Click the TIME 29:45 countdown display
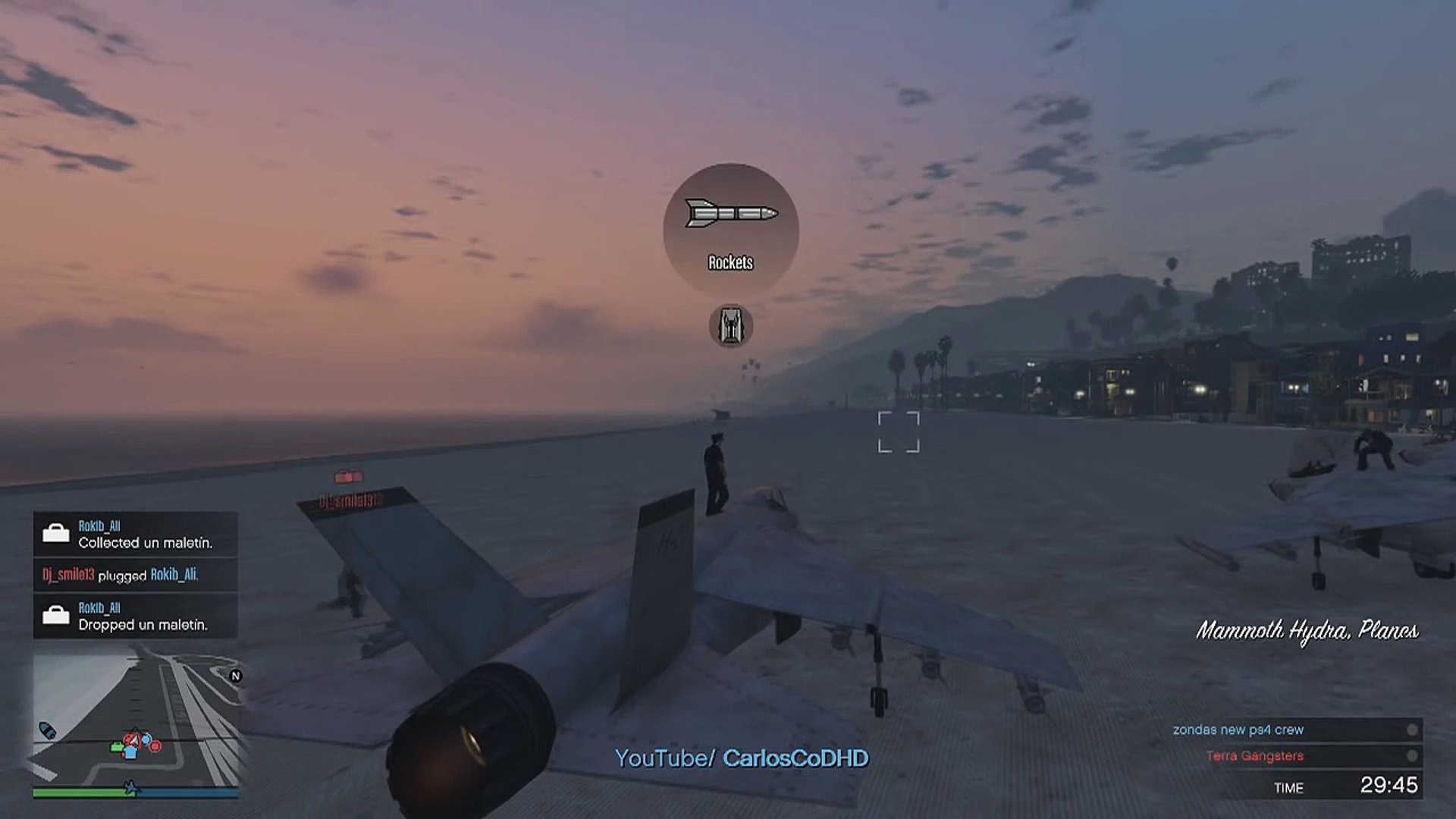 click(1350, 786)
